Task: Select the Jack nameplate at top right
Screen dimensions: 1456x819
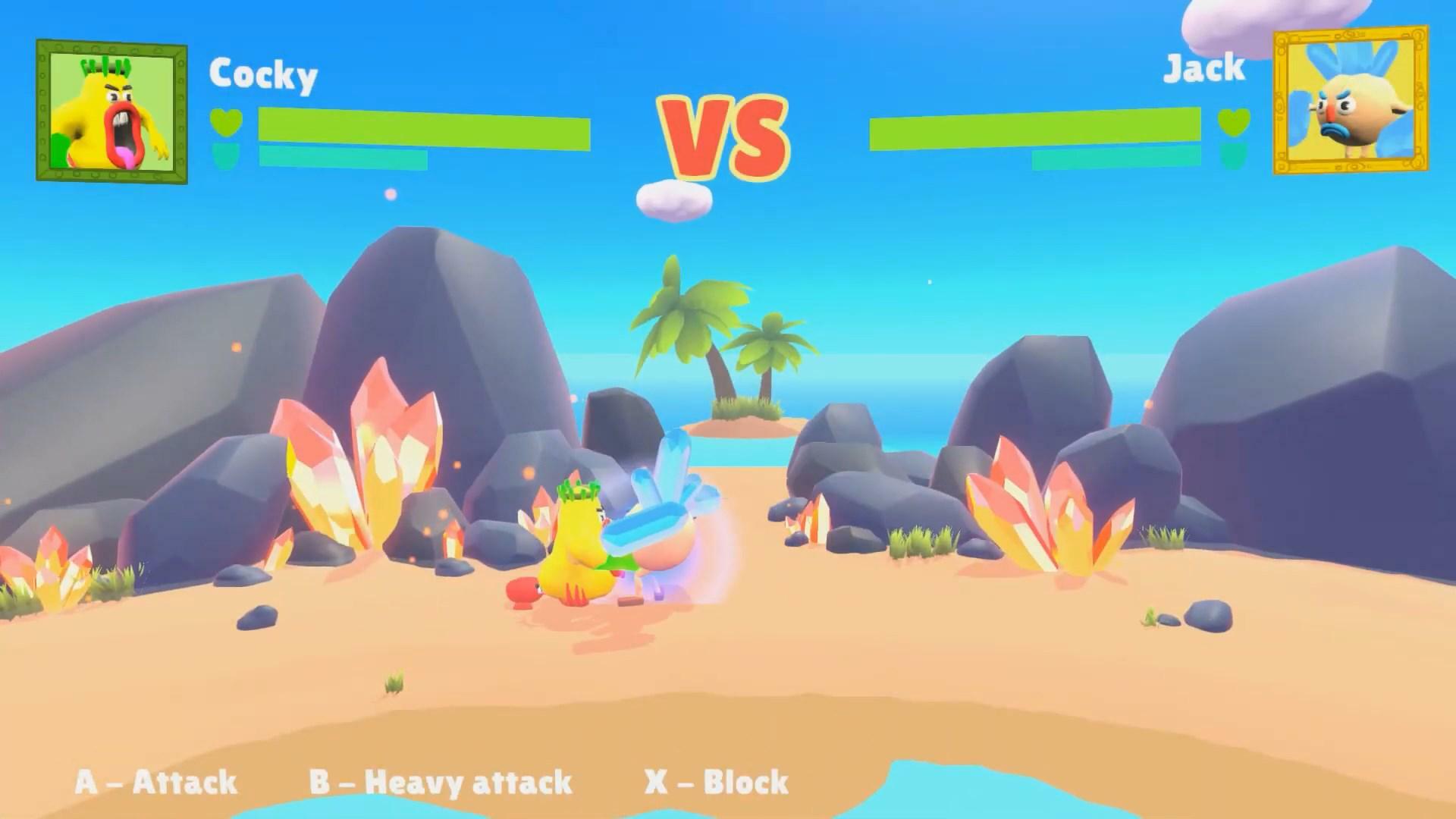Action: coord(1204,68)
